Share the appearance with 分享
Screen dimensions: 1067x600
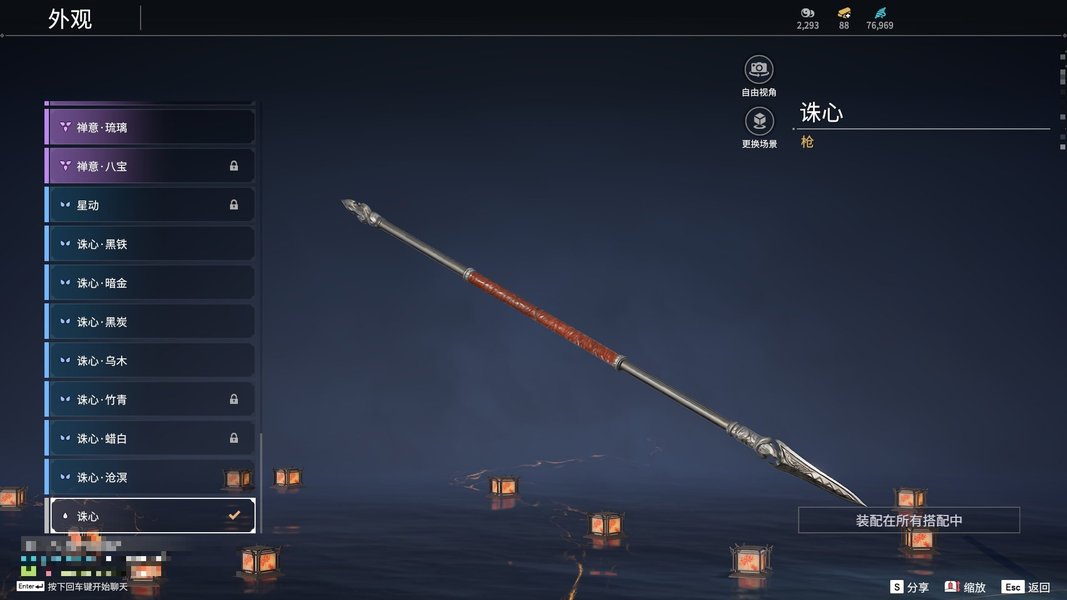[910, 587]
